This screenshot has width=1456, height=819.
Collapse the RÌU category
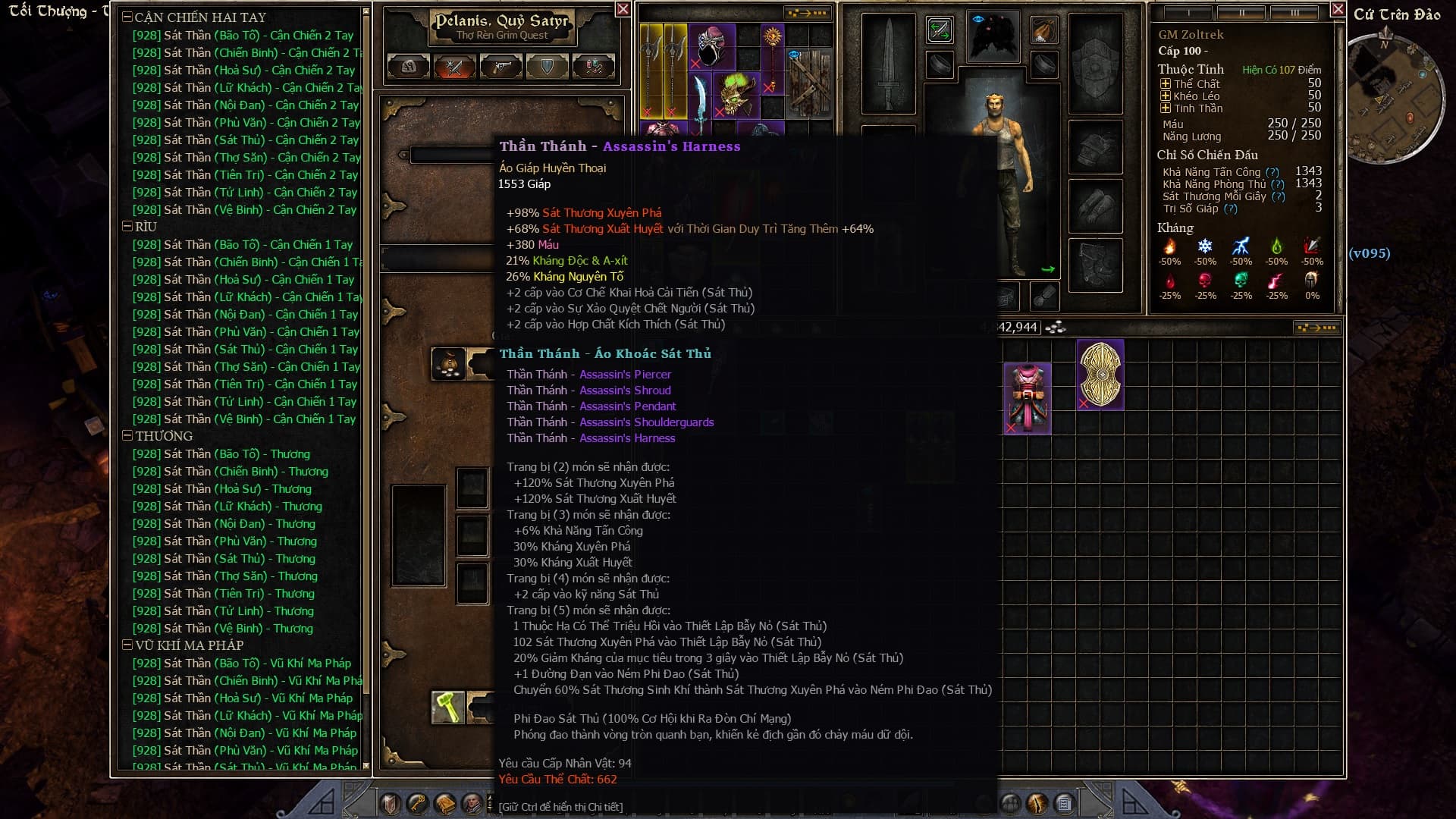pyautogui.click(x=127, y=227)
